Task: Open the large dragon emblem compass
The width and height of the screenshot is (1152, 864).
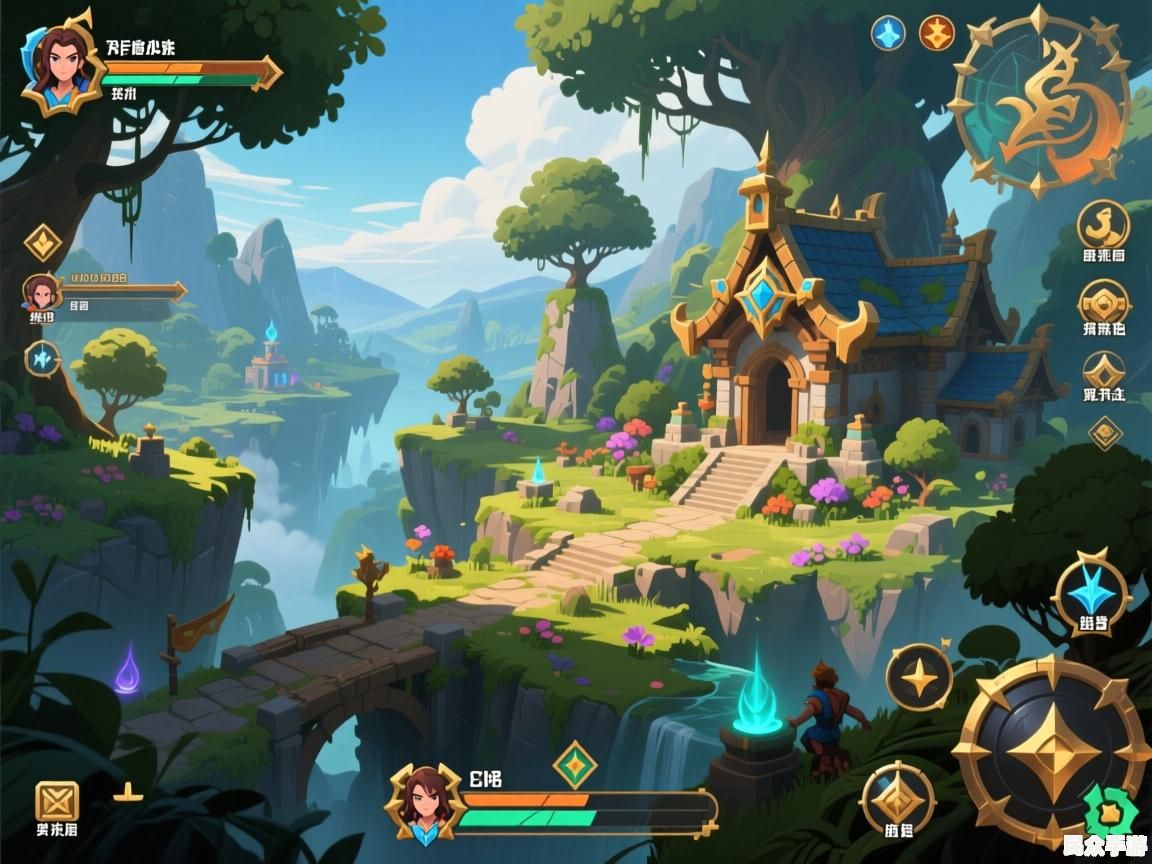Action: coord(1041,102)
